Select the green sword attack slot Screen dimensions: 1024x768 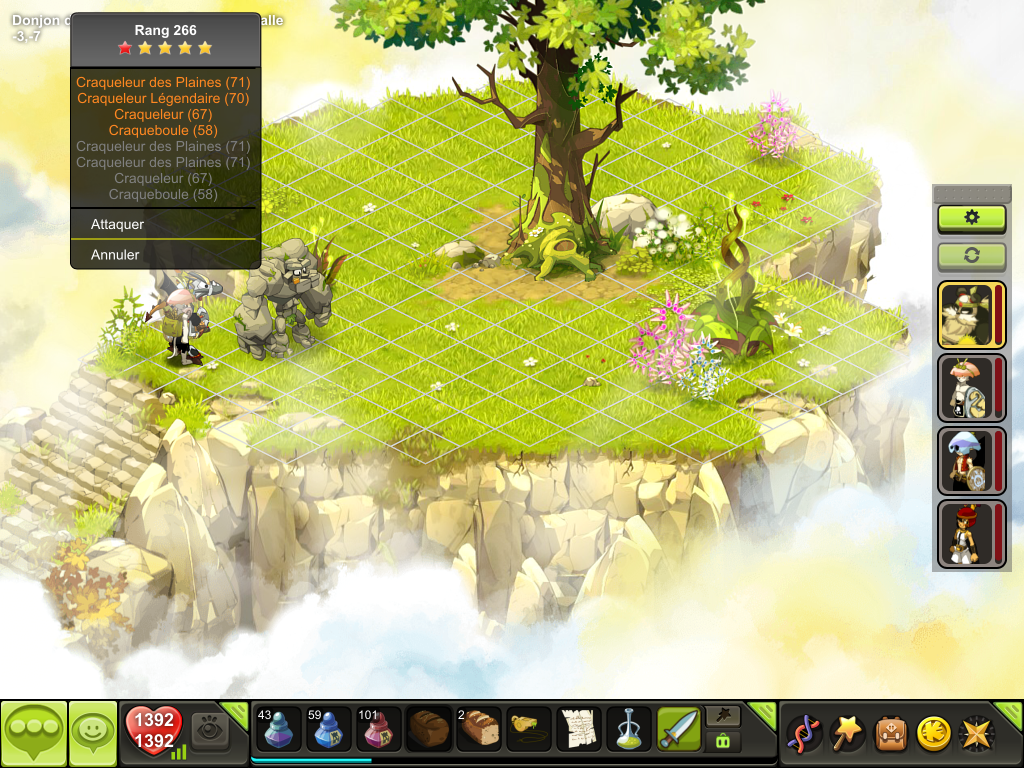pos(679,729)
